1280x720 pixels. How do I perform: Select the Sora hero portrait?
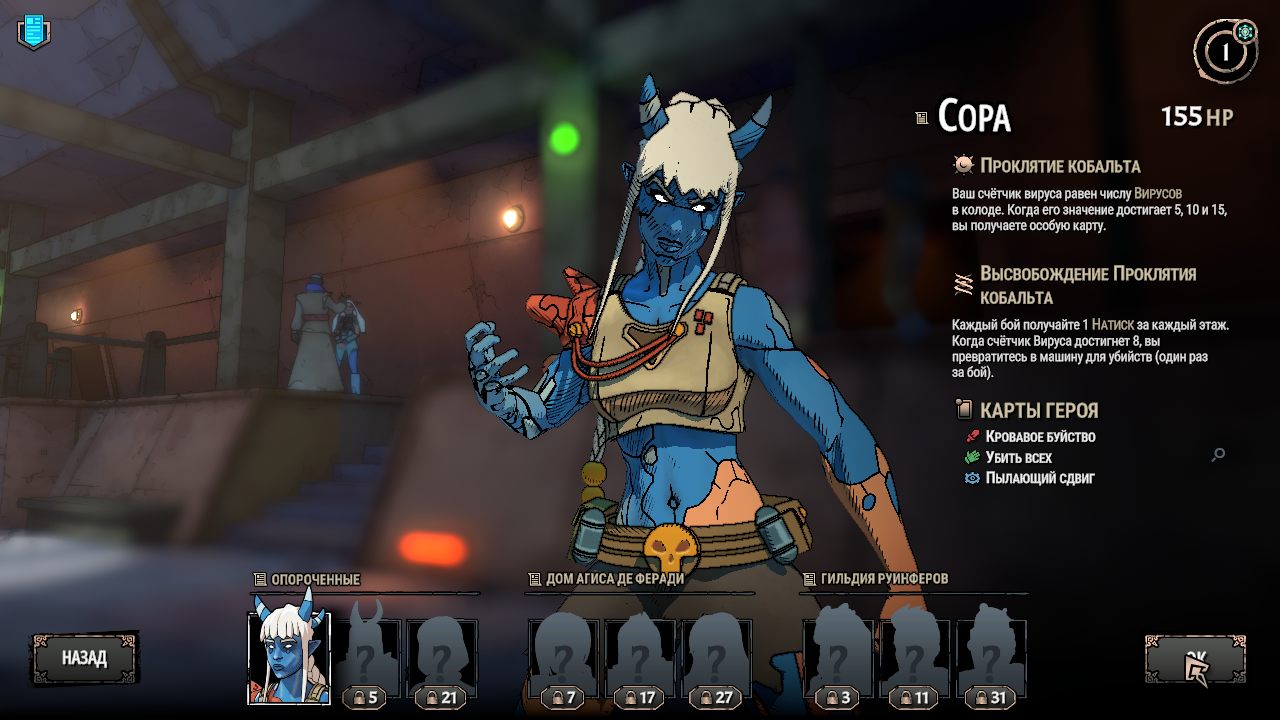(x=288, y=659)
